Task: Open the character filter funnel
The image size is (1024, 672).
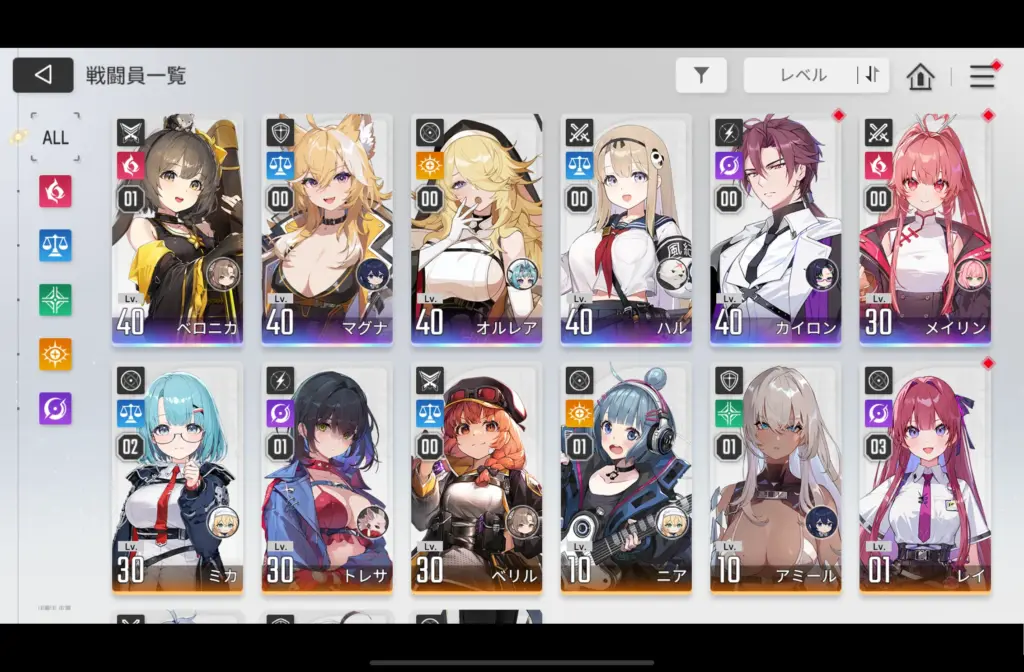Action: 701,75
